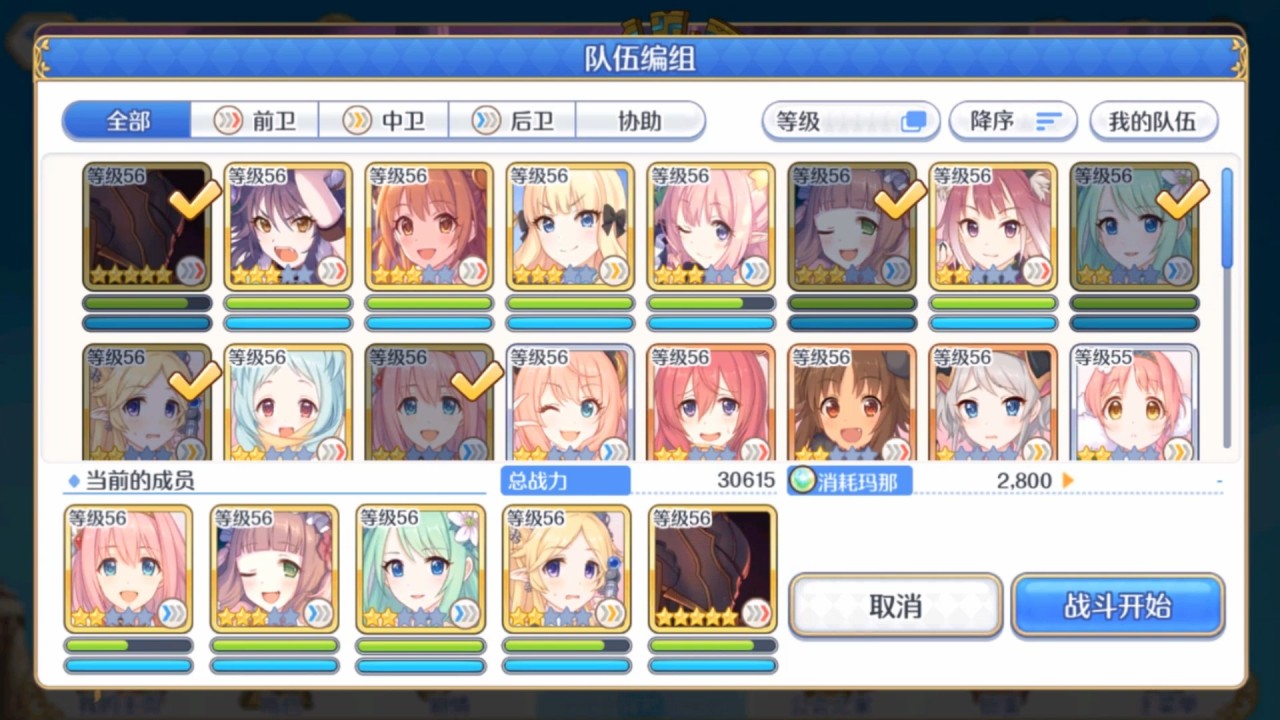This screenshot has width=1280, height=720.
Task: Open the 后卫 tab
Action: click(514, 121)
